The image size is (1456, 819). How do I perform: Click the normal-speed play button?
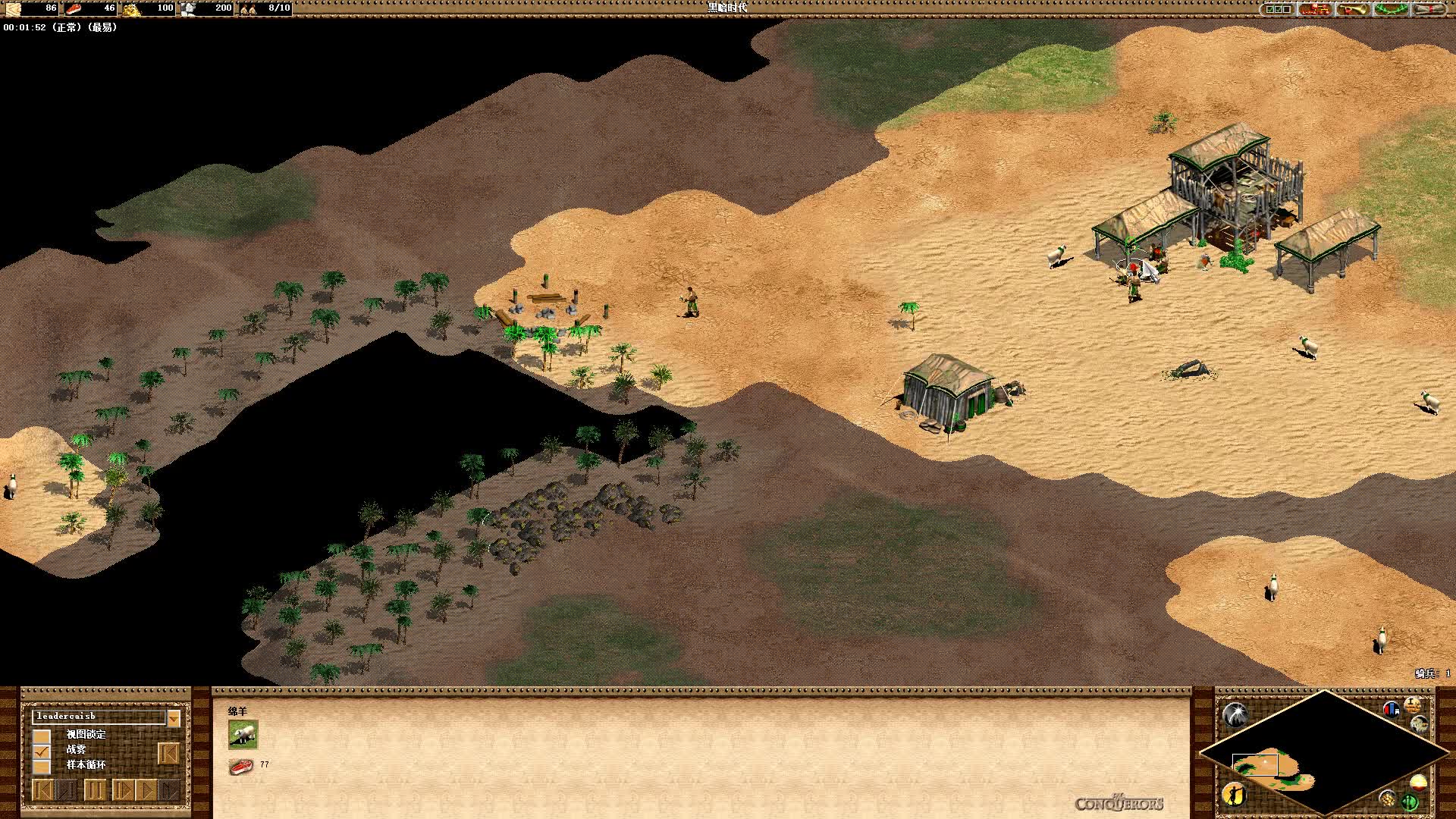pos(146,790)
